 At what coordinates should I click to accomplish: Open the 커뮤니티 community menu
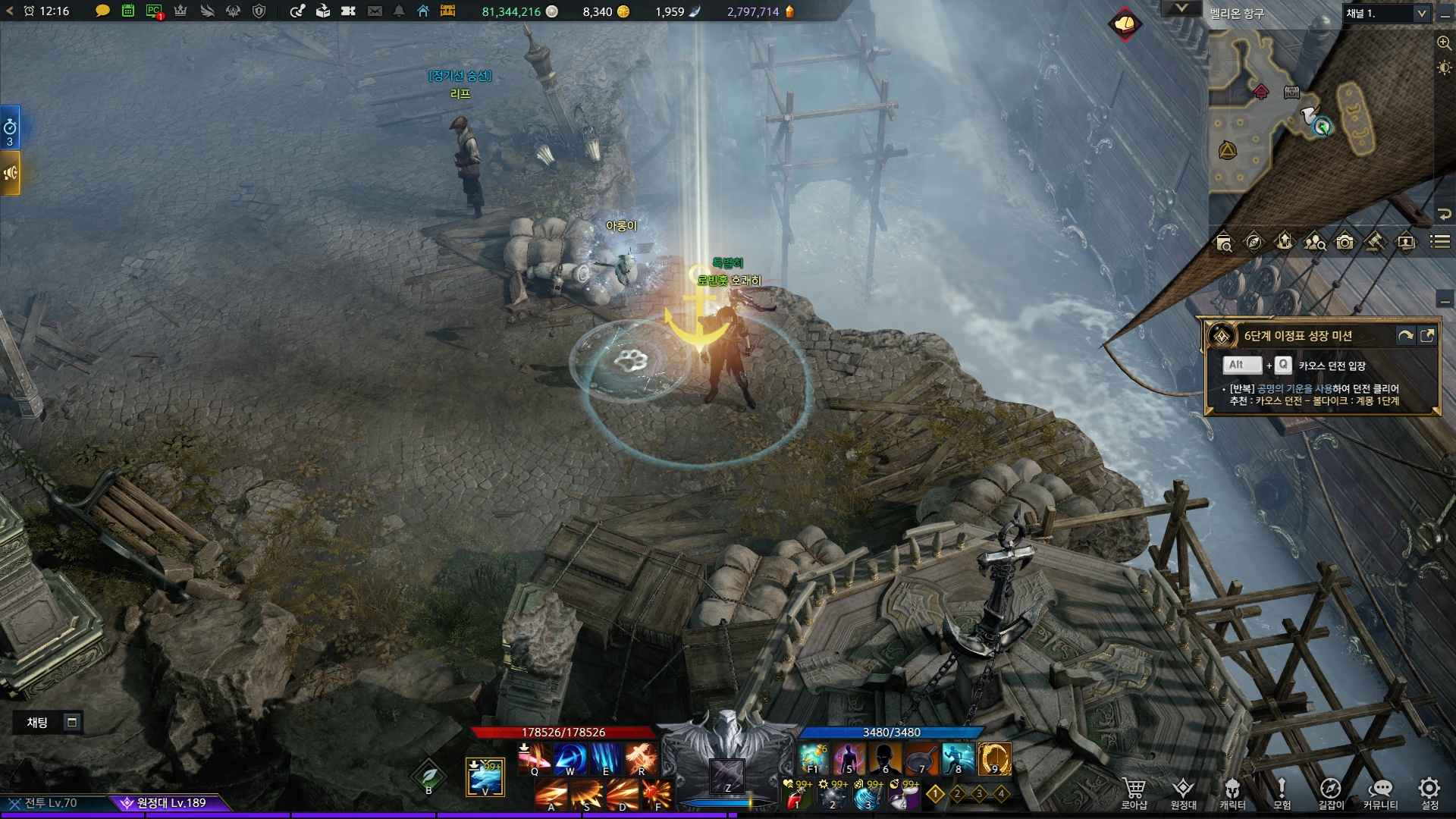[x=1380, y=794]
